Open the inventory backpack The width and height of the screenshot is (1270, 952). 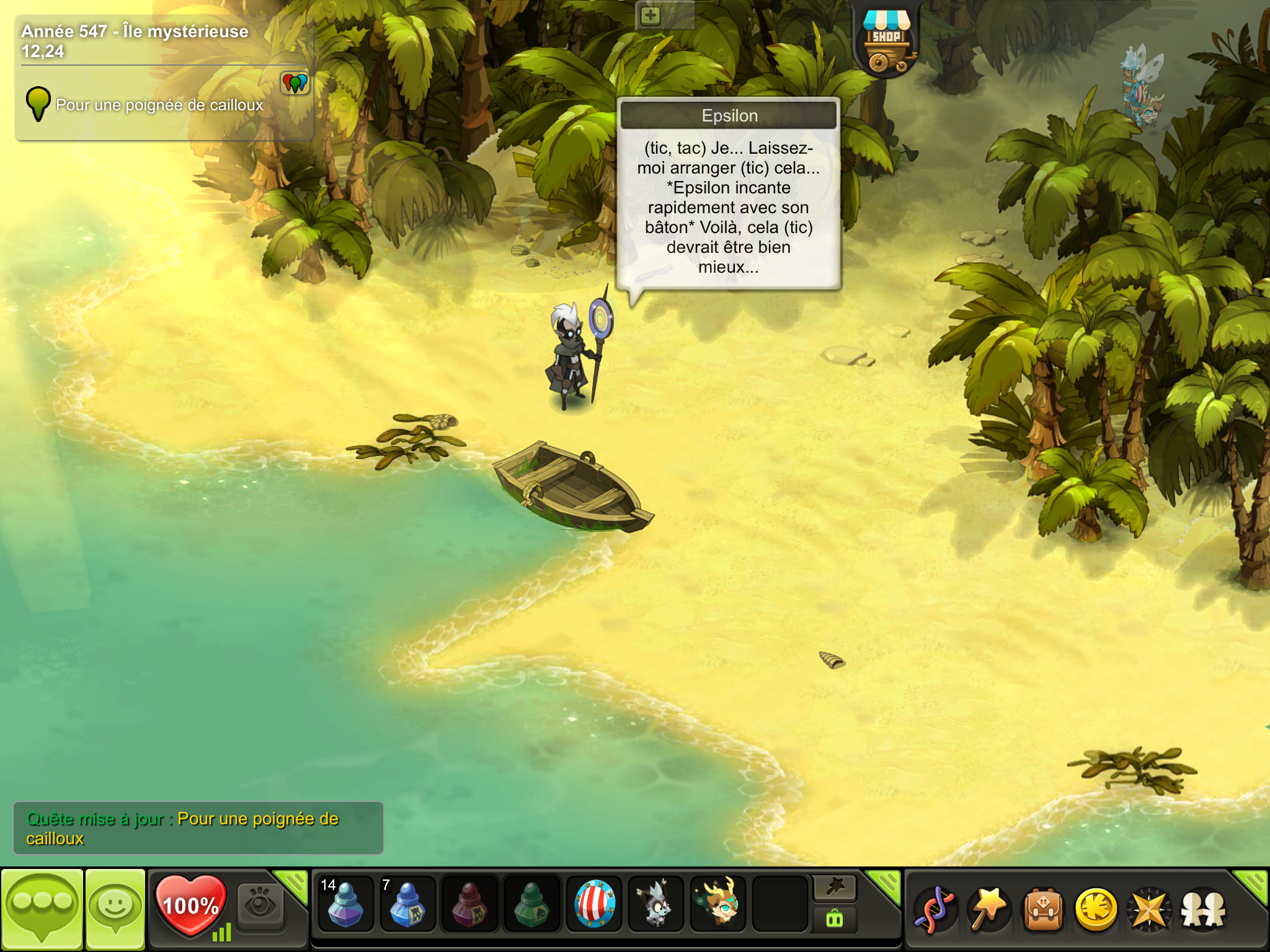point(1043,909)
